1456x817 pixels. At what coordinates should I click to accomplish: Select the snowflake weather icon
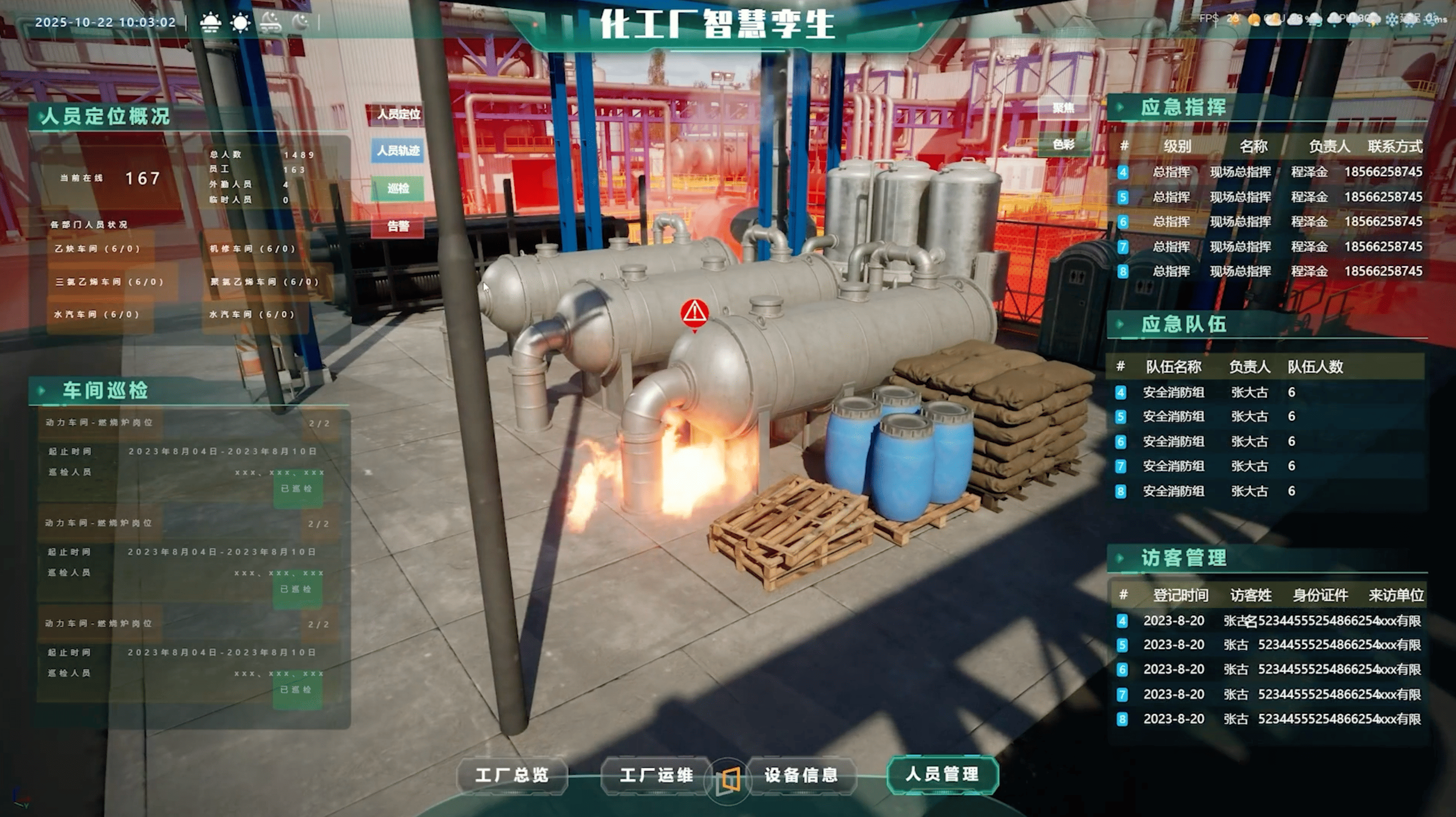[x=1392, y=19]
